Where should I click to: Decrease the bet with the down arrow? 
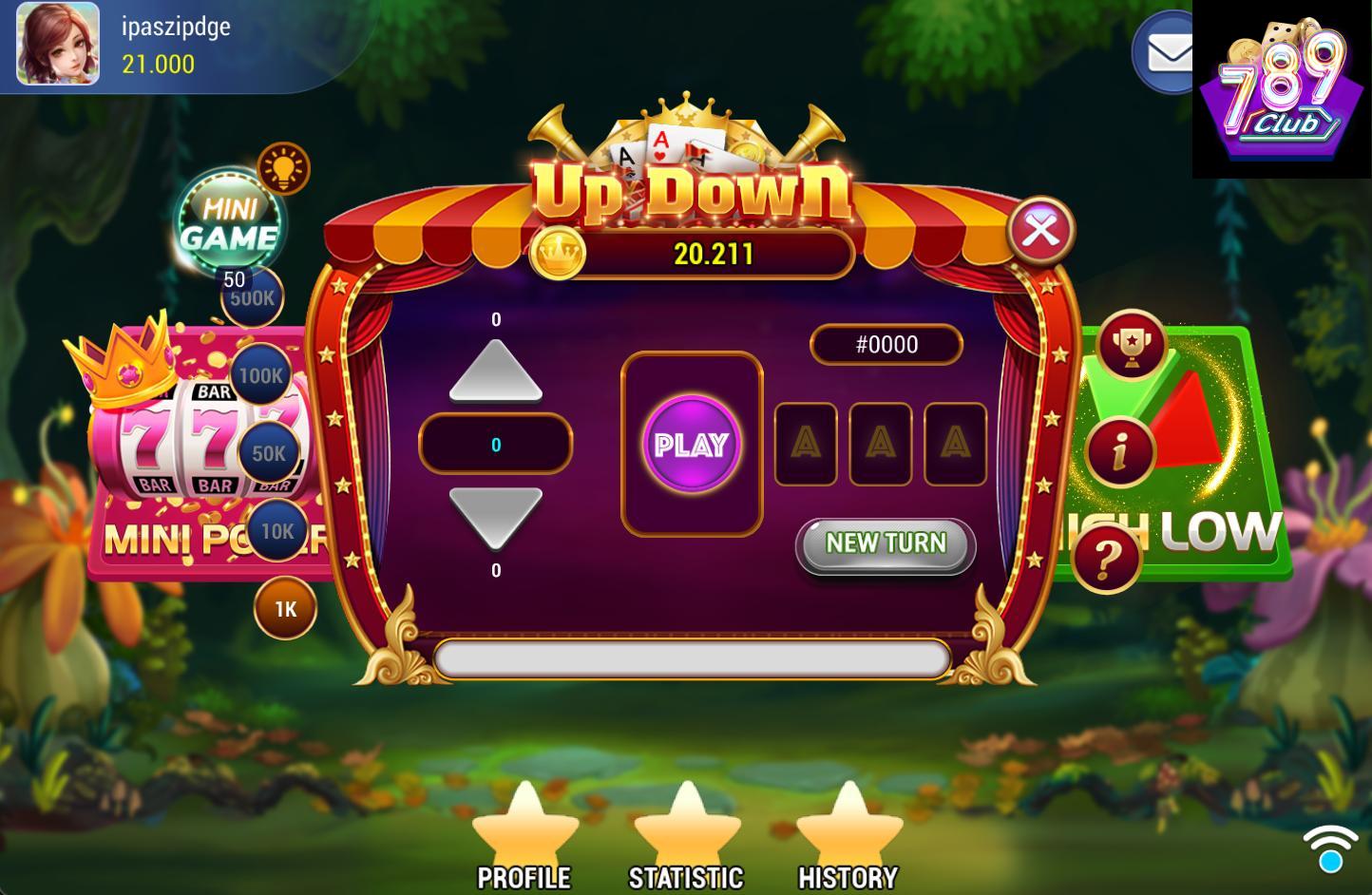tap(495, 518)
